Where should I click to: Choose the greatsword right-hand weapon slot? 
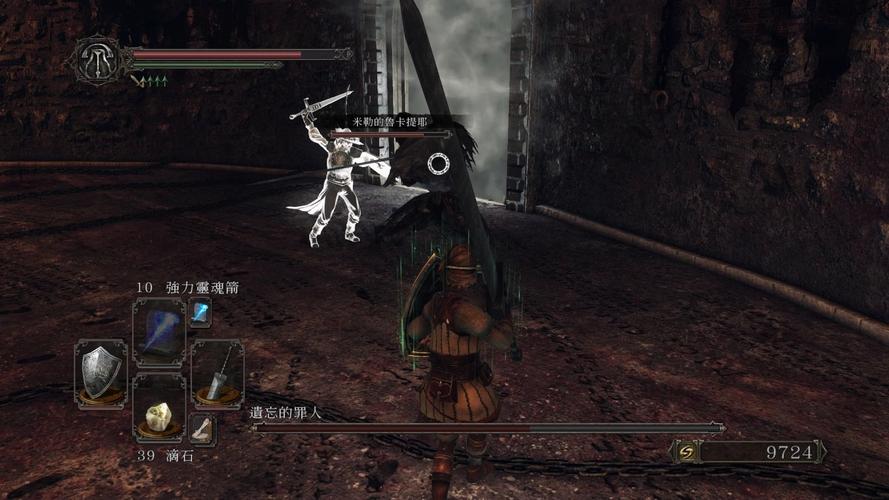tap(217, 374)
